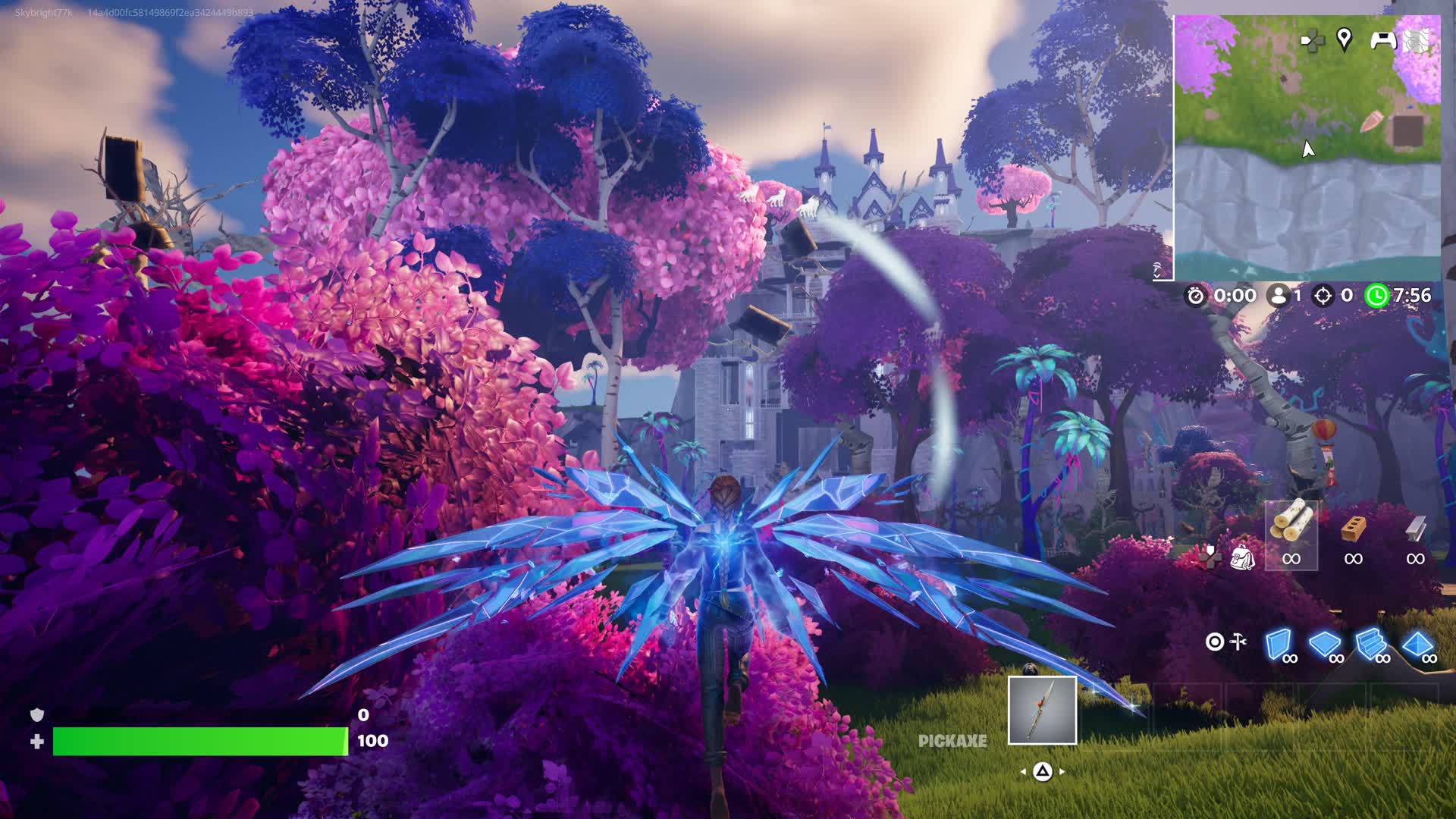The image size is (1456, 819).
Task: Select the pickaxe weapon slot
Action: pos(1042,711)
